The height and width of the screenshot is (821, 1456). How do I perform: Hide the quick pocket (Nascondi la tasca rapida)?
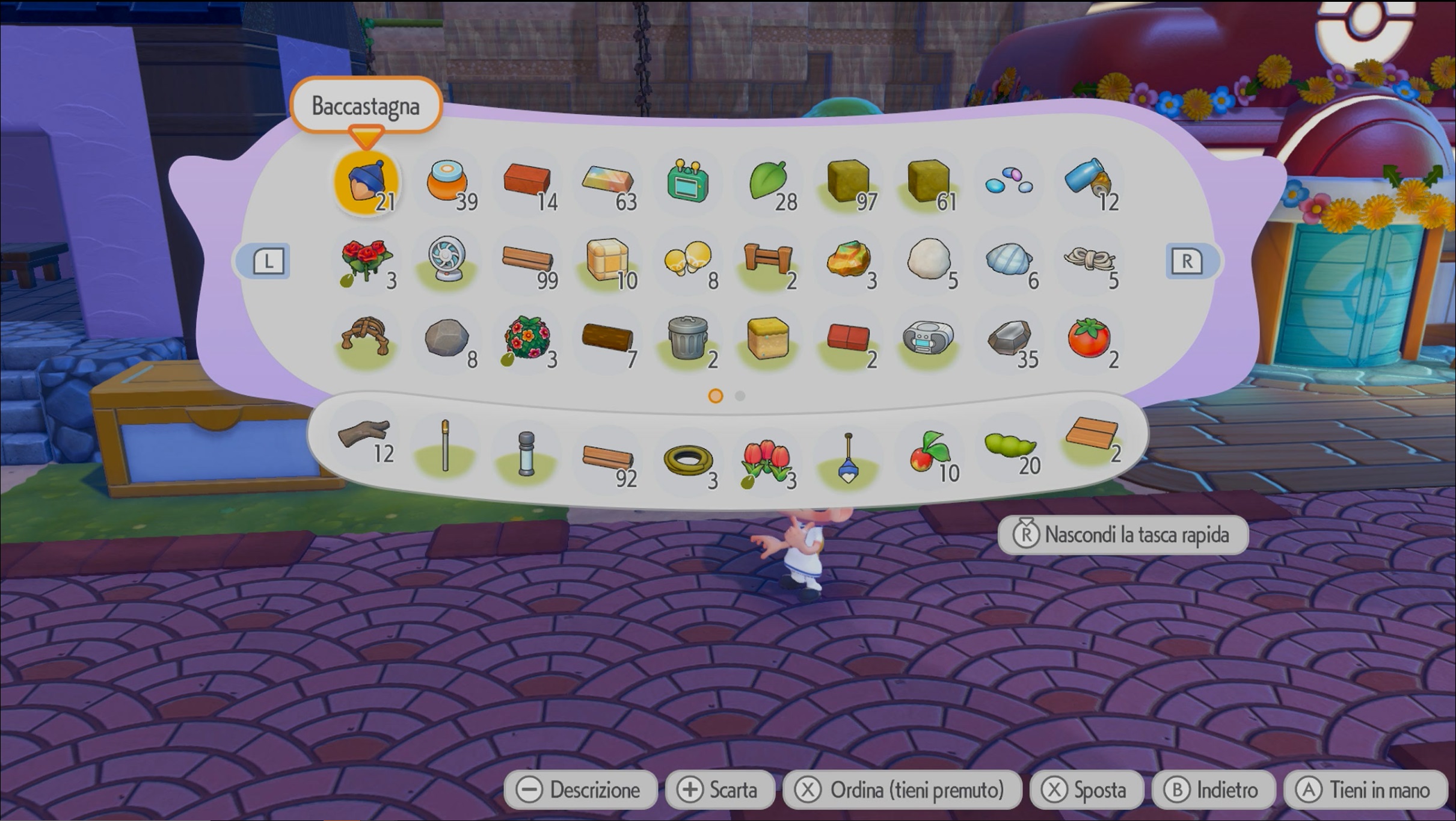click(1122, 535)
